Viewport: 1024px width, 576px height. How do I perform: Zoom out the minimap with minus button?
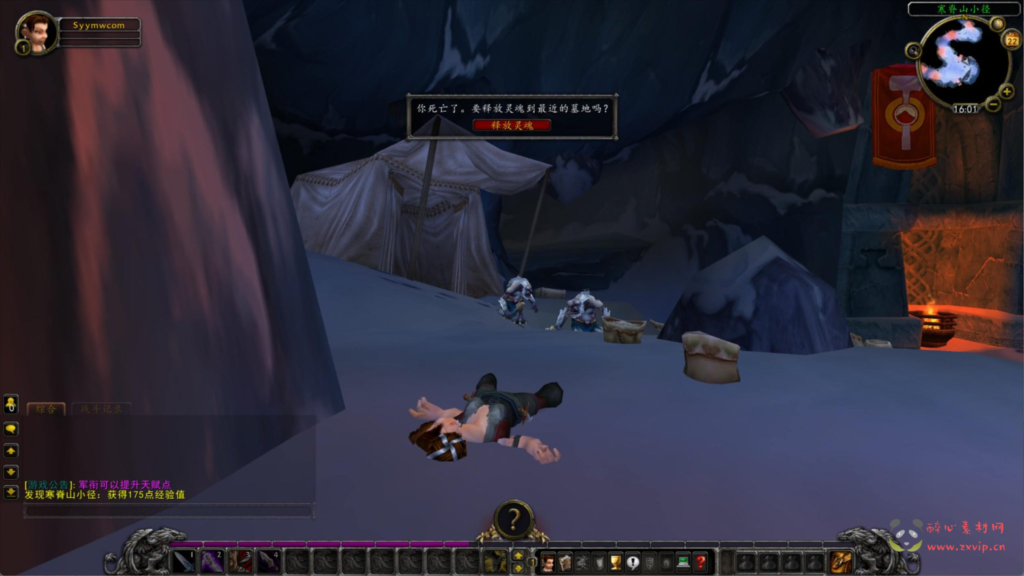coord(992,105)
